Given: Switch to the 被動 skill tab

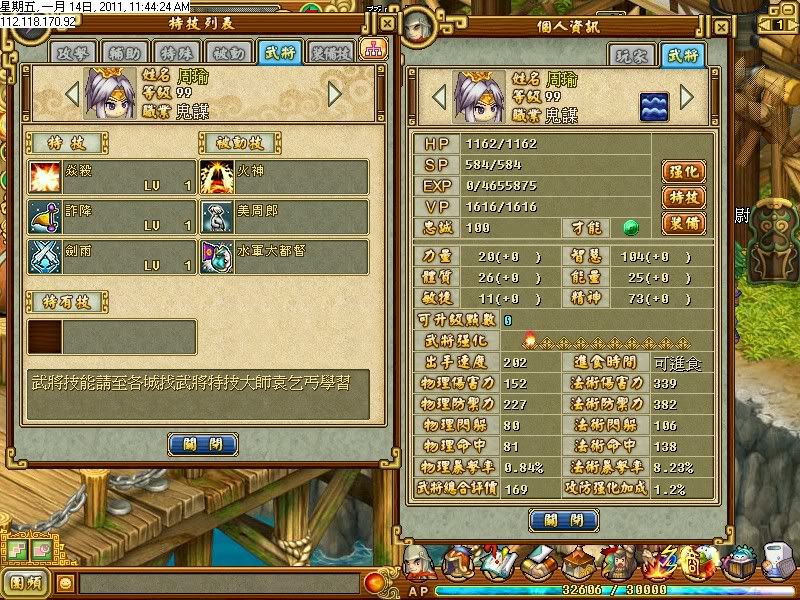Looking at the screenshot, I should click(x=230, y=51).
